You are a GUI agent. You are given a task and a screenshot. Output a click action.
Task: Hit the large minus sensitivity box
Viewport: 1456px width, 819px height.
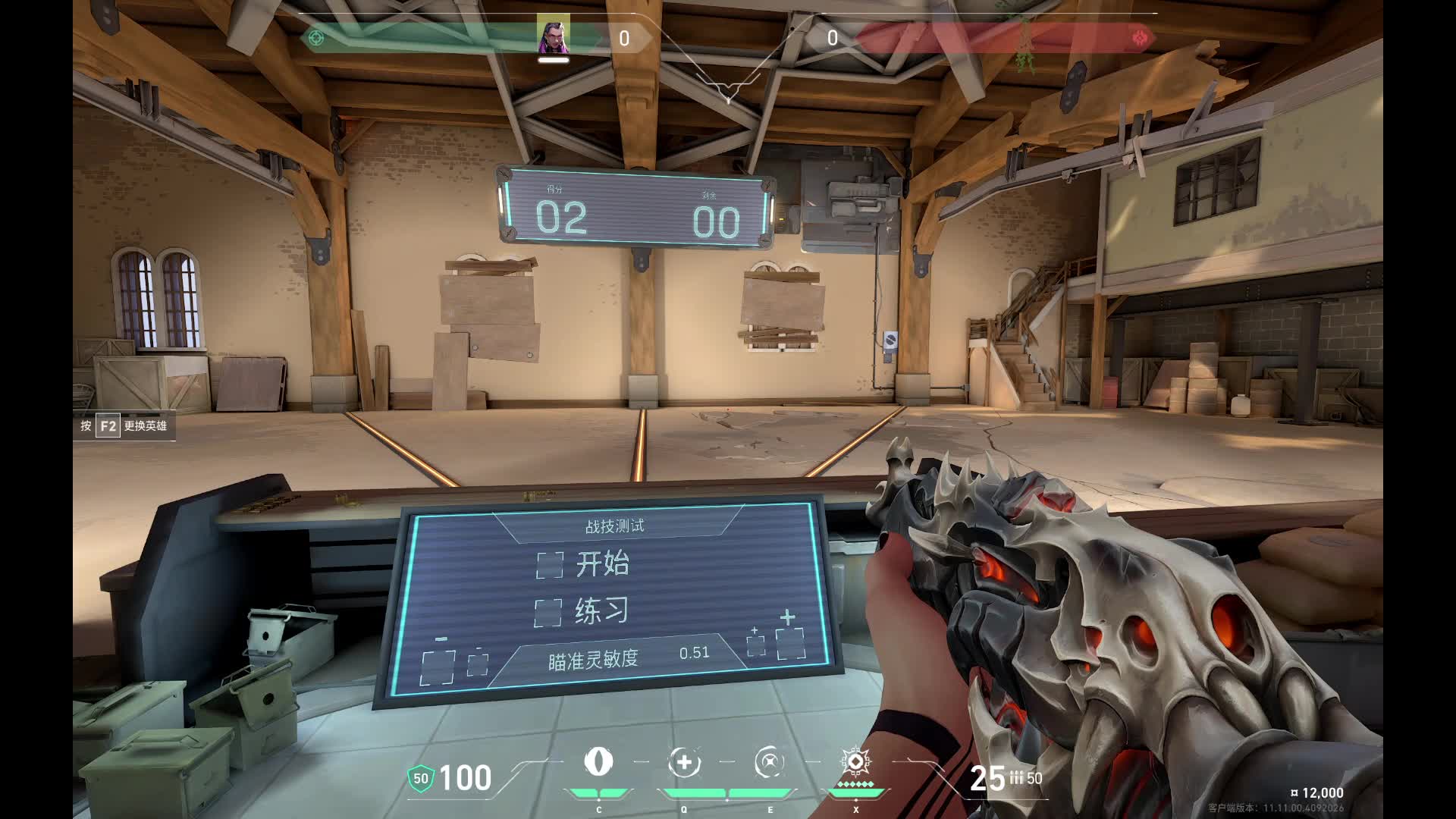pyautogui.click(x=438, y=667)
